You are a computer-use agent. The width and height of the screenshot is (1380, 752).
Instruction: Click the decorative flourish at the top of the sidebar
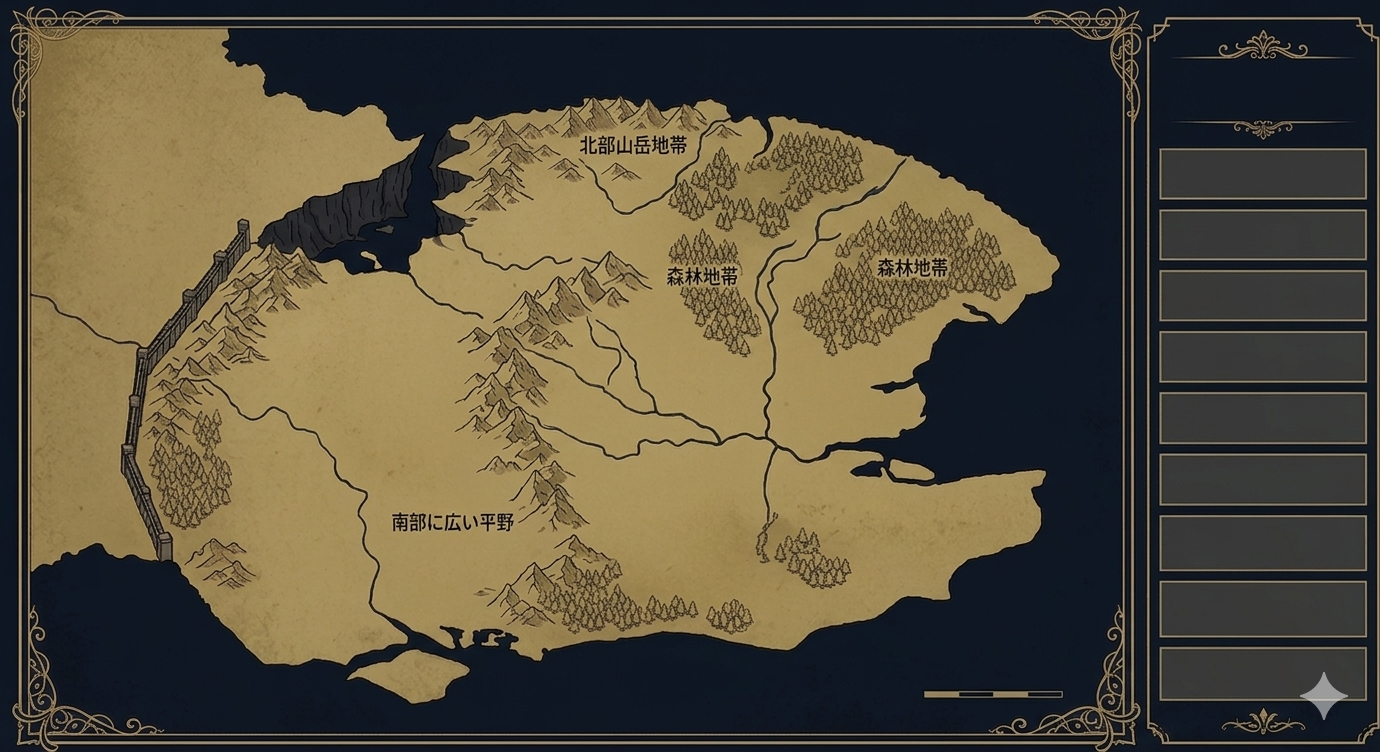click(x=1262, y=45)
